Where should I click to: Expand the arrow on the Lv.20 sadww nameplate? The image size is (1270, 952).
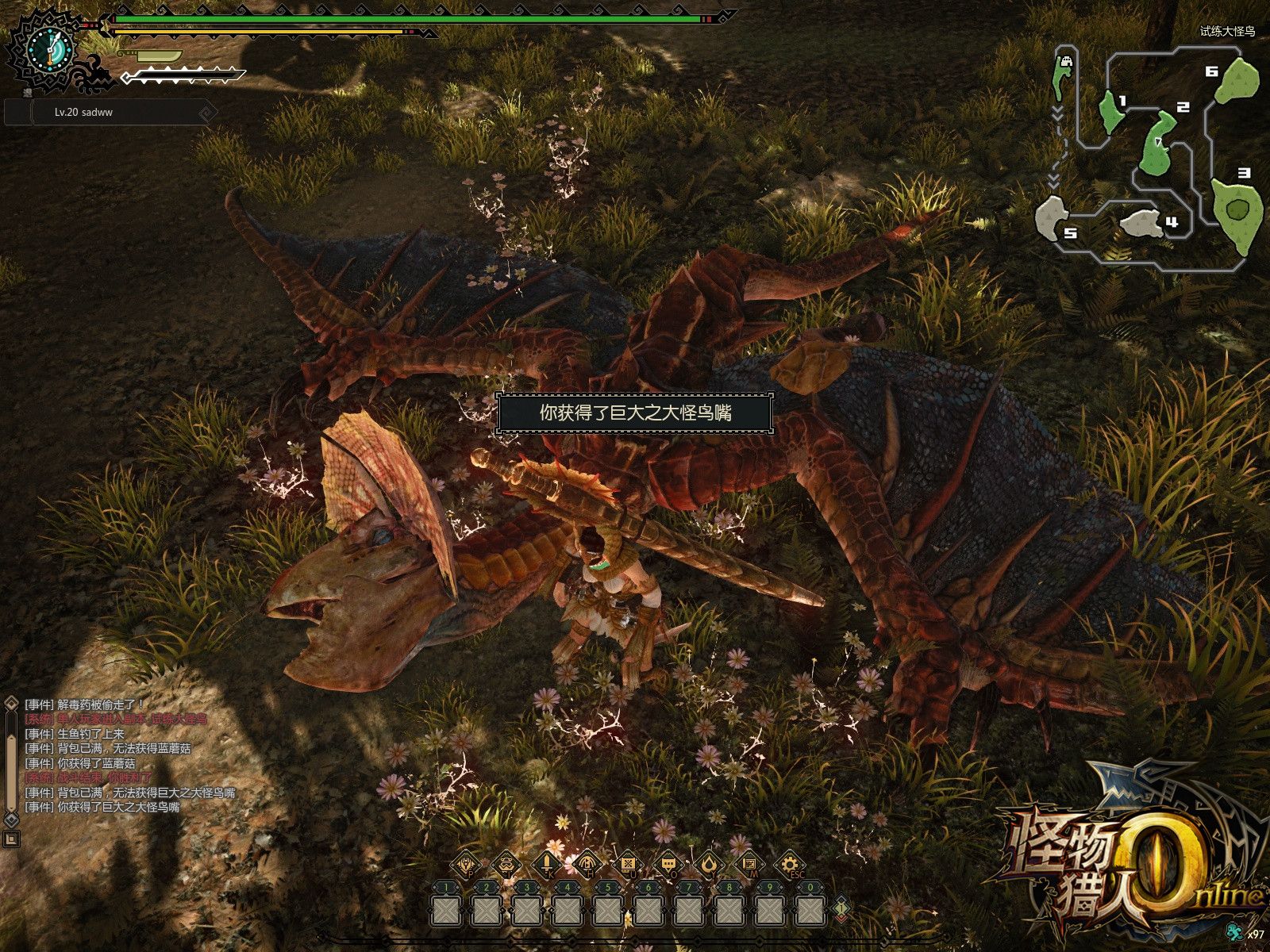(208, 112)
